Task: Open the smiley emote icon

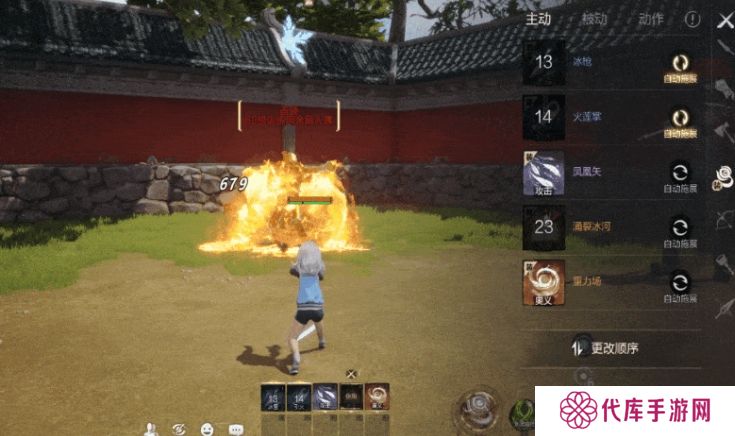Action: point(207,429)
